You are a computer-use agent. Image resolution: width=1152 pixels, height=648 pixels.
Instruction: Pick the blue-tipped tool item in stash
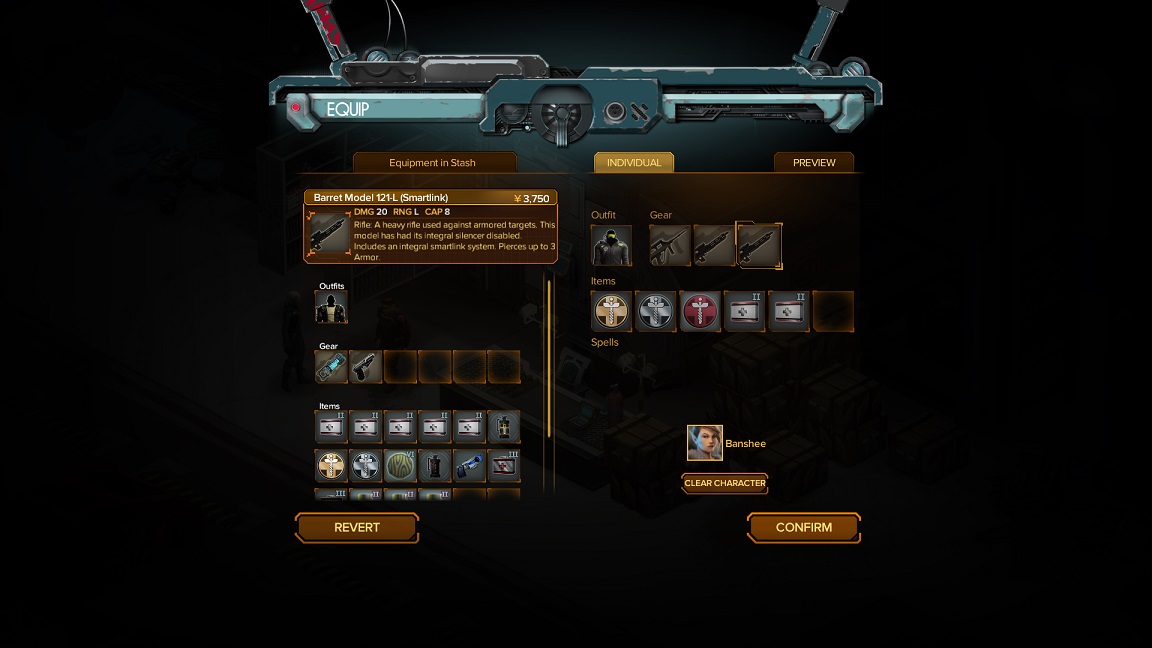[469, 465]
